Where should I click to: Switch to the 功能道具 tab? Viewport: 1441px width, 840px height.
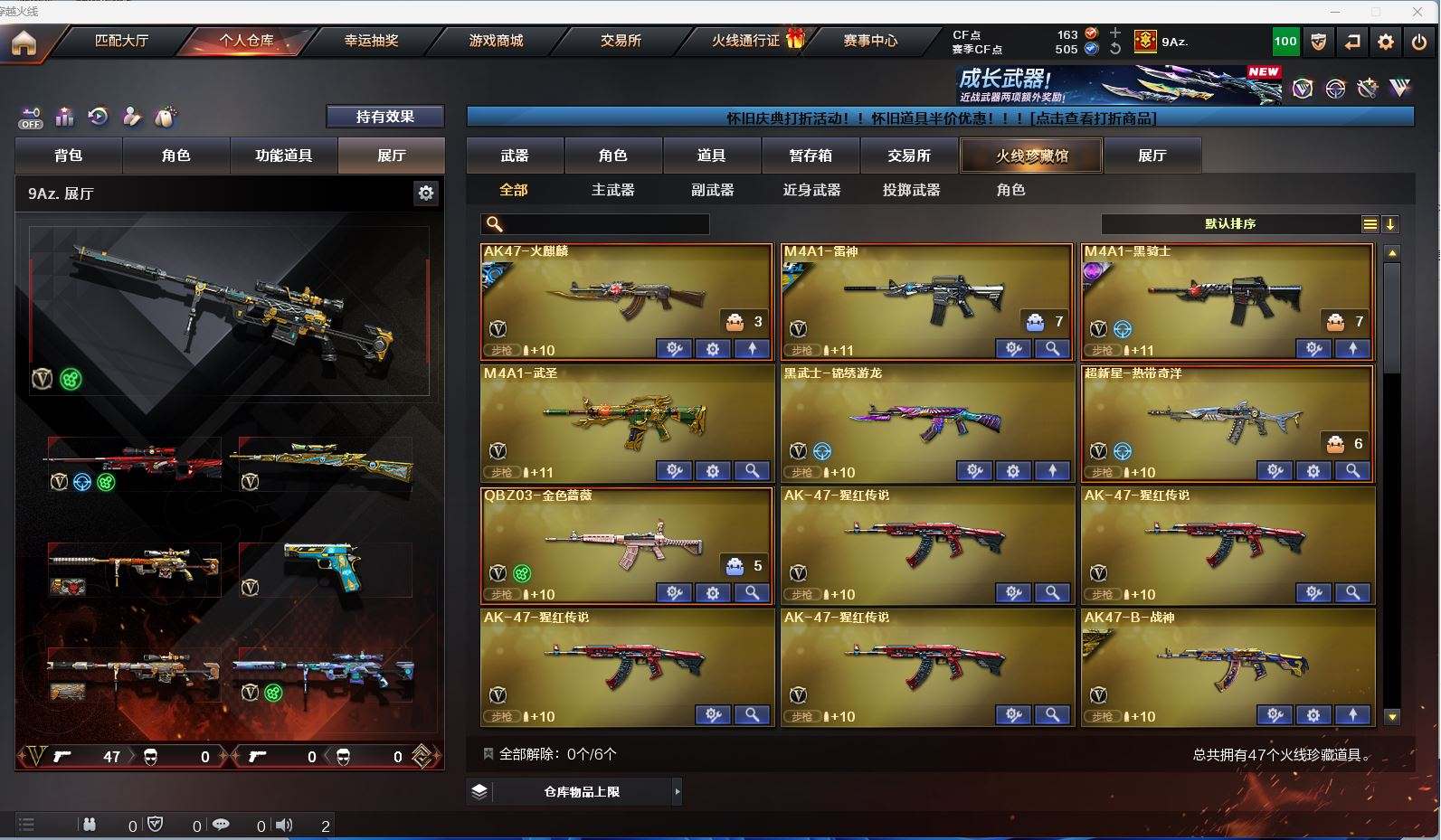point(283,156)
